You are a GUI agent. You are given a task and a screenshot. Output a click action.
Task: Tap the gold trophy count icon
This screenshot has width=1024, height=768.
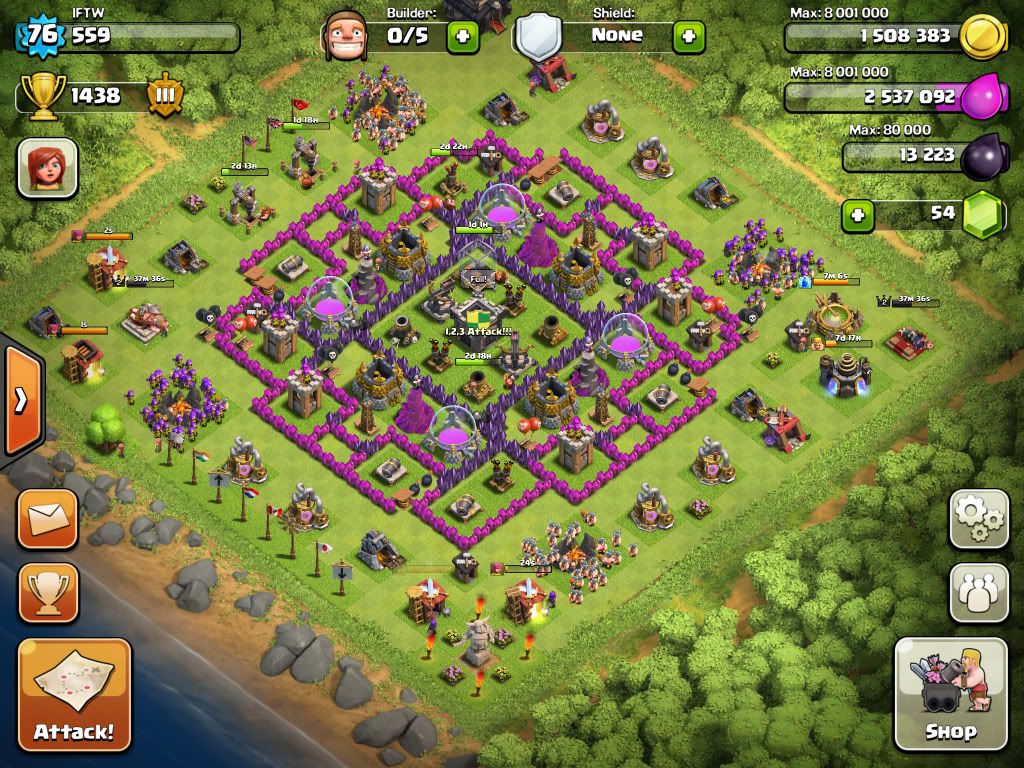tap(42, 96)
